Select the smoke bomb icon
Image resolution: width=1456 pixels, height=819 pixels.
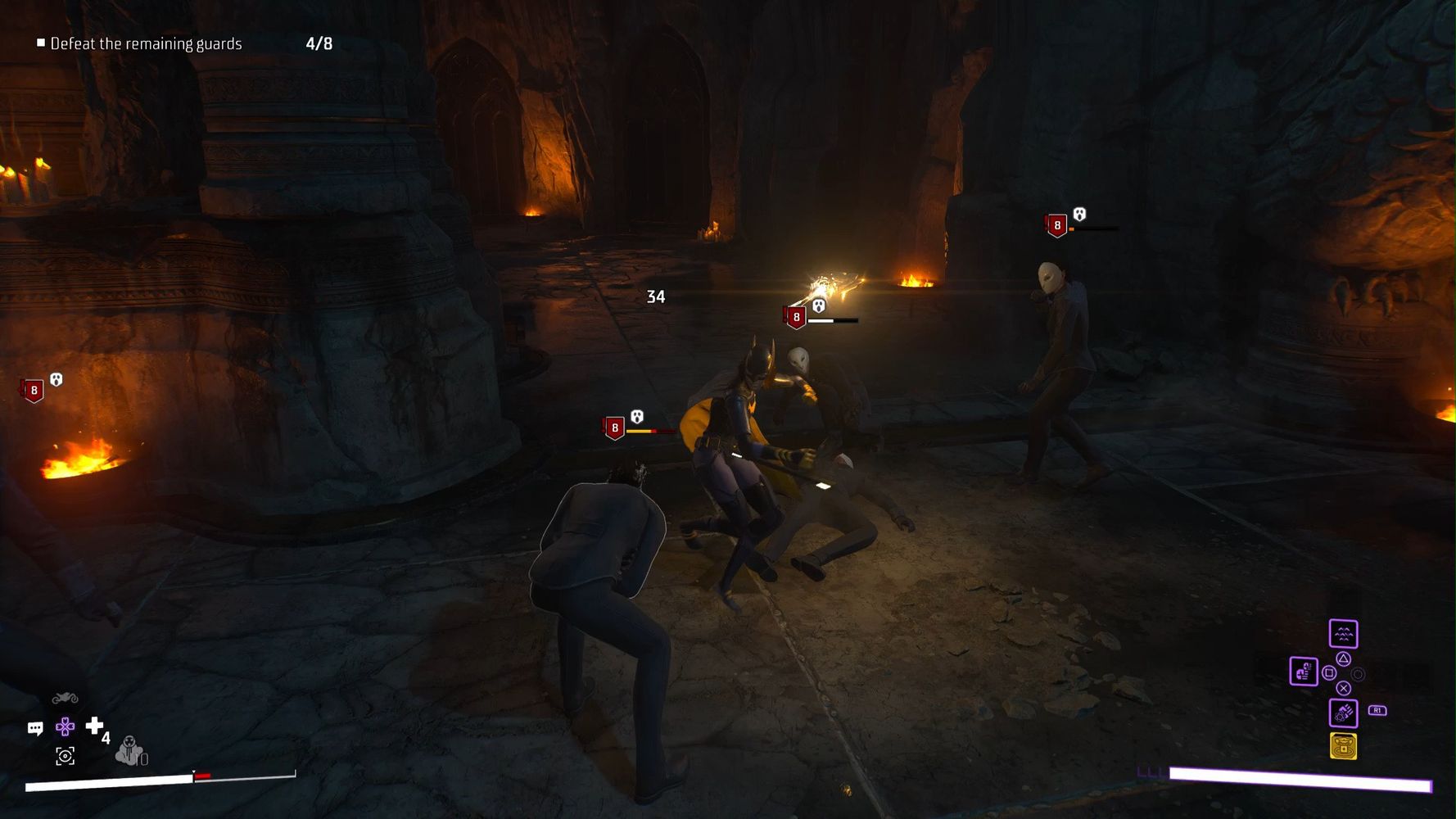[x=129, y=750]
